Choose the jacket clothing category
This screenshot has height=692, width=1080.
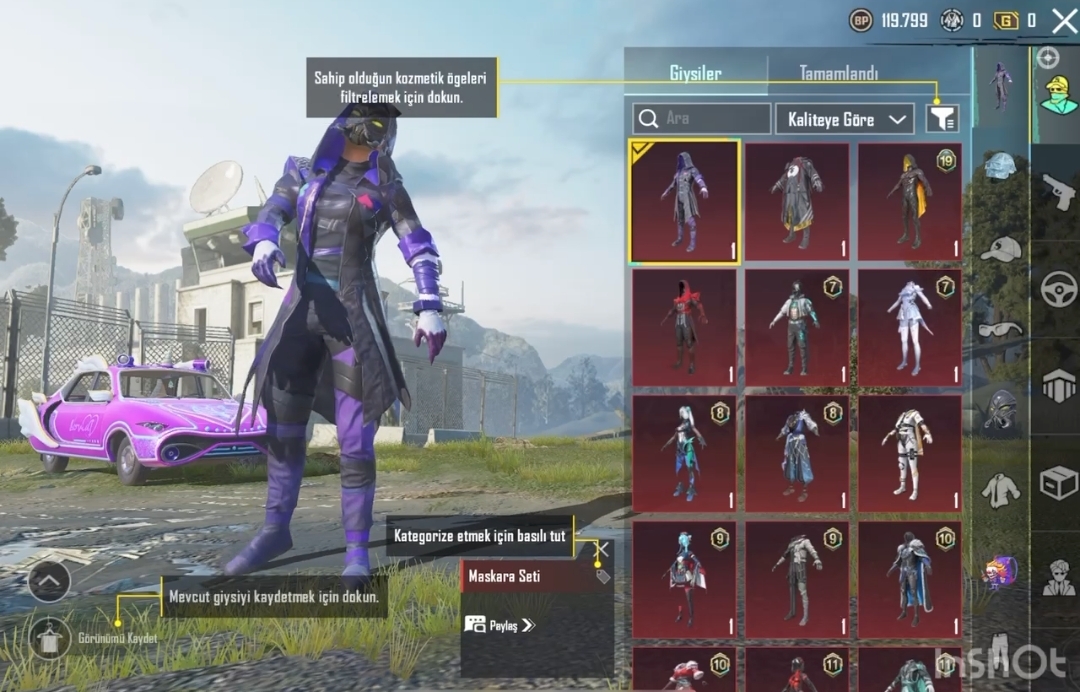pyautogui.click(x=1000, y=490)
